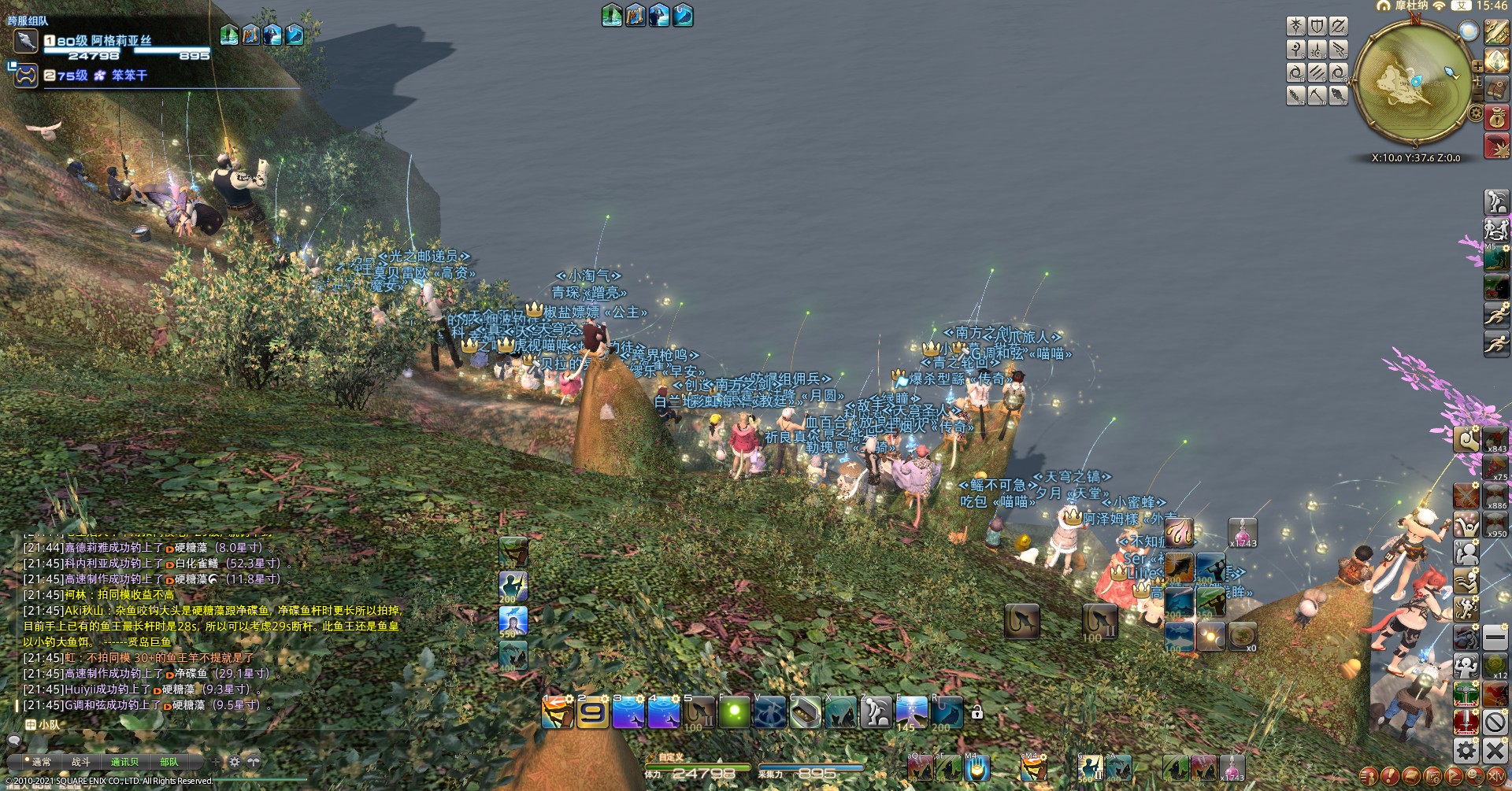Open chat log settings gear
The height and width of the screenshot is (791, 1512).
234,761
